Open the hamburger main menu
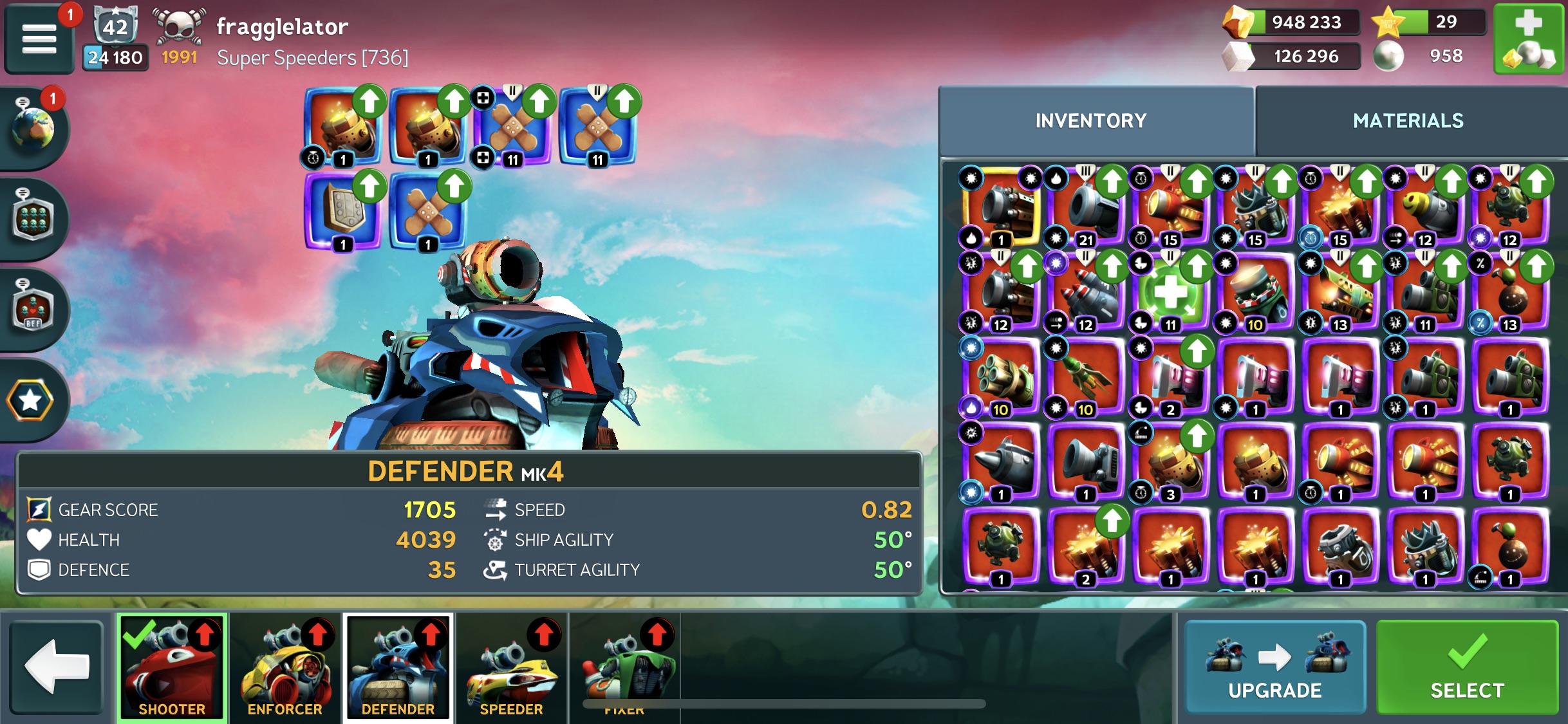This screenshot has width=1568, height=724. point(39,39)
